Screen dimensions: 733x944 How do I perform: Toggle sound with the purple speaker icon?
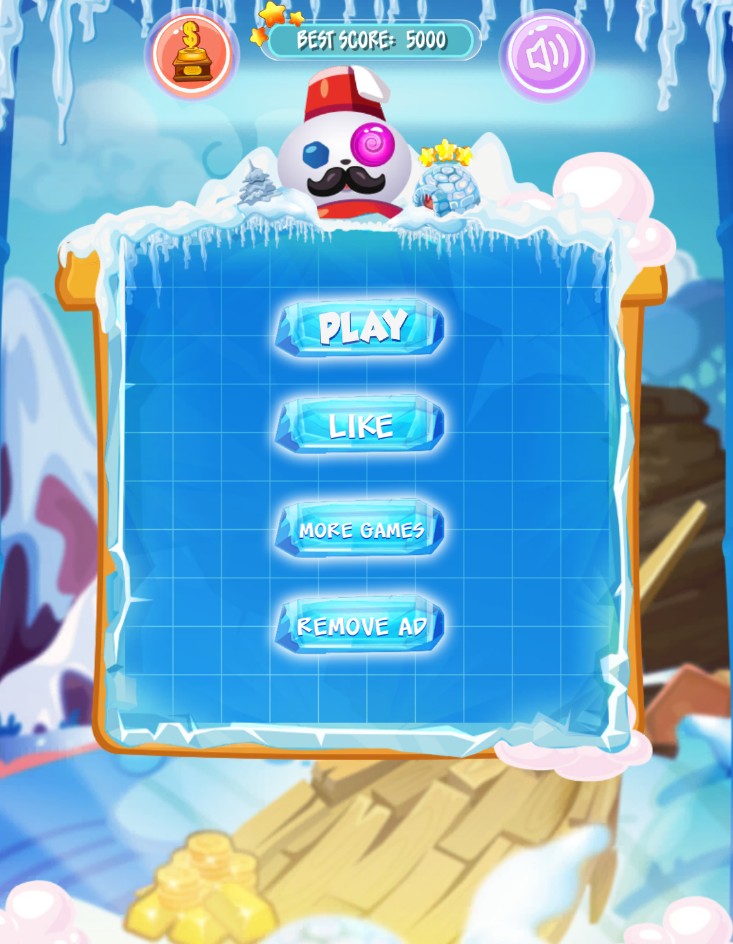tap(546, 55)
